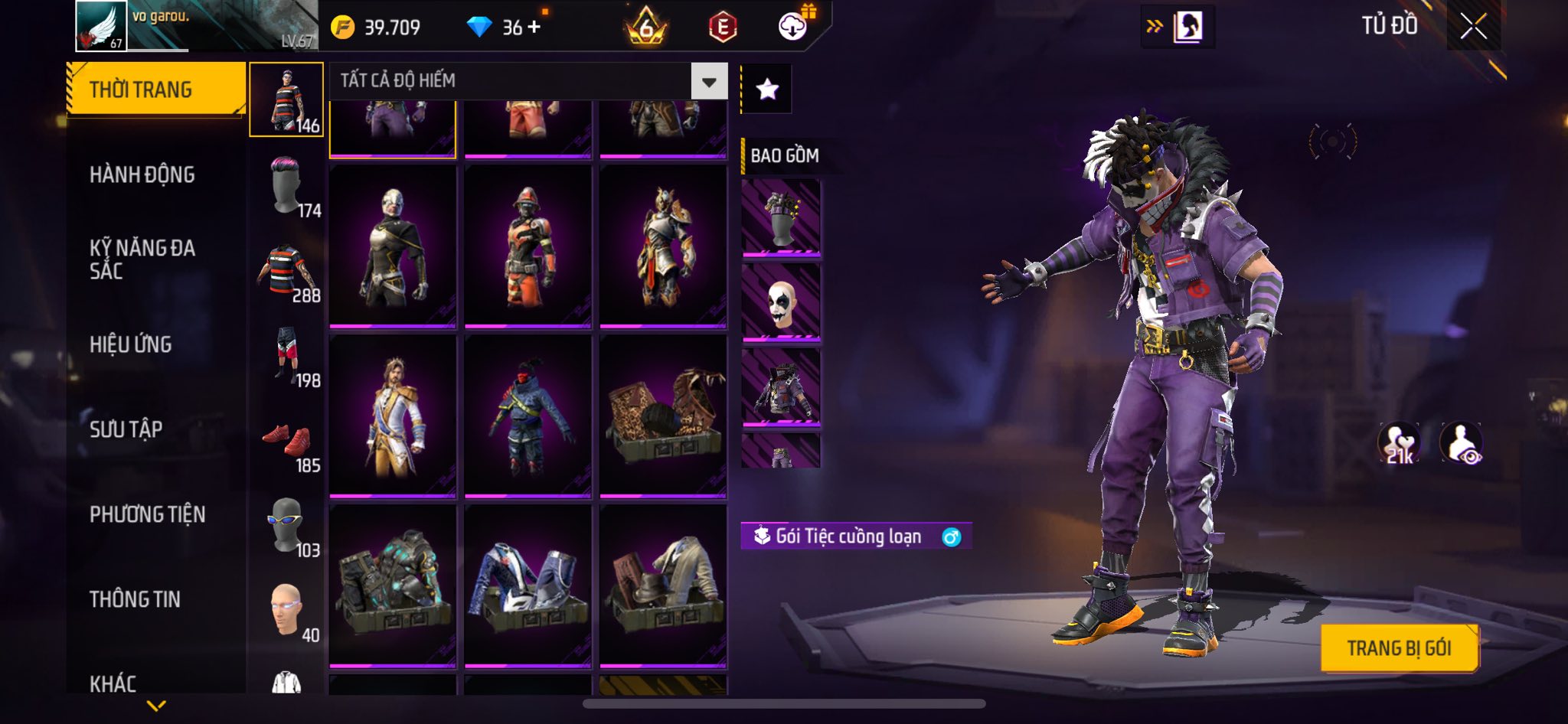The height and width of the screenshot is (724, 1568).
Task: Select the Kỹ Năng Đa Sắc tab
Action: pos(142,259)
